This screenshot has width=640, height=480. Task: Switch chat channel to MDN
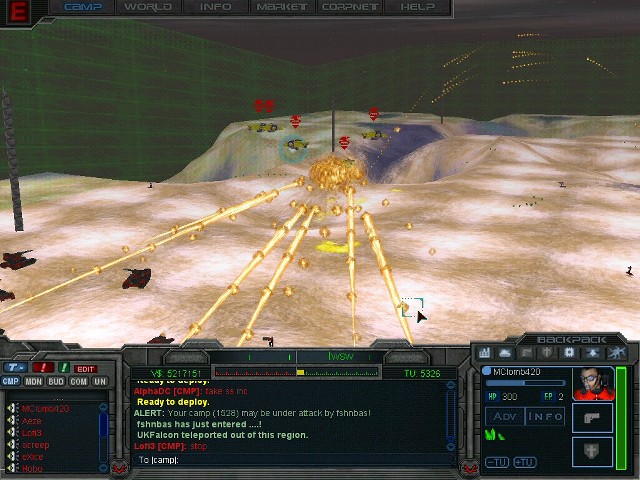tap(33, 381)
